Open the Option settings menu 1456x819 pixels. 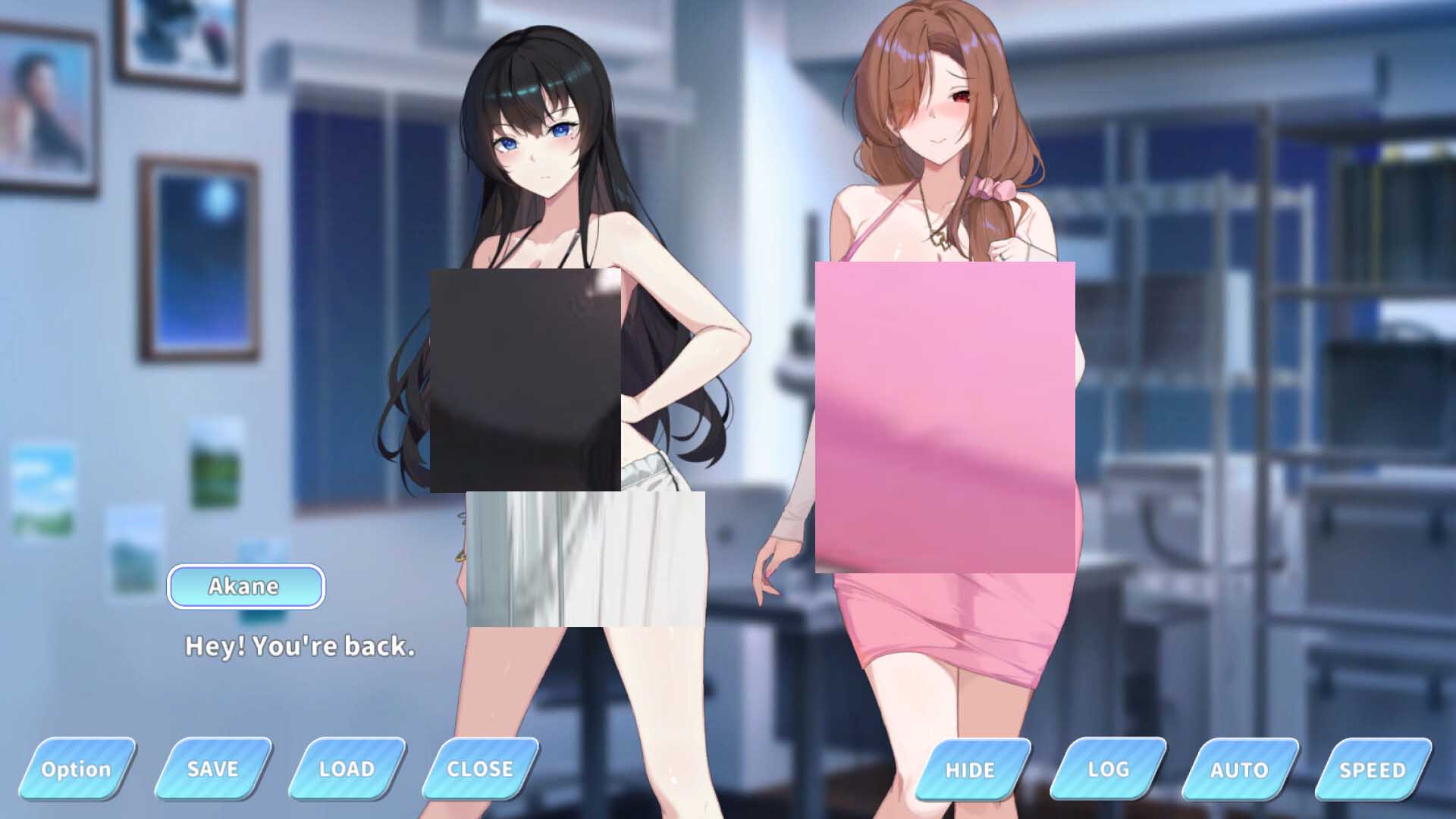tap(77, 770)
